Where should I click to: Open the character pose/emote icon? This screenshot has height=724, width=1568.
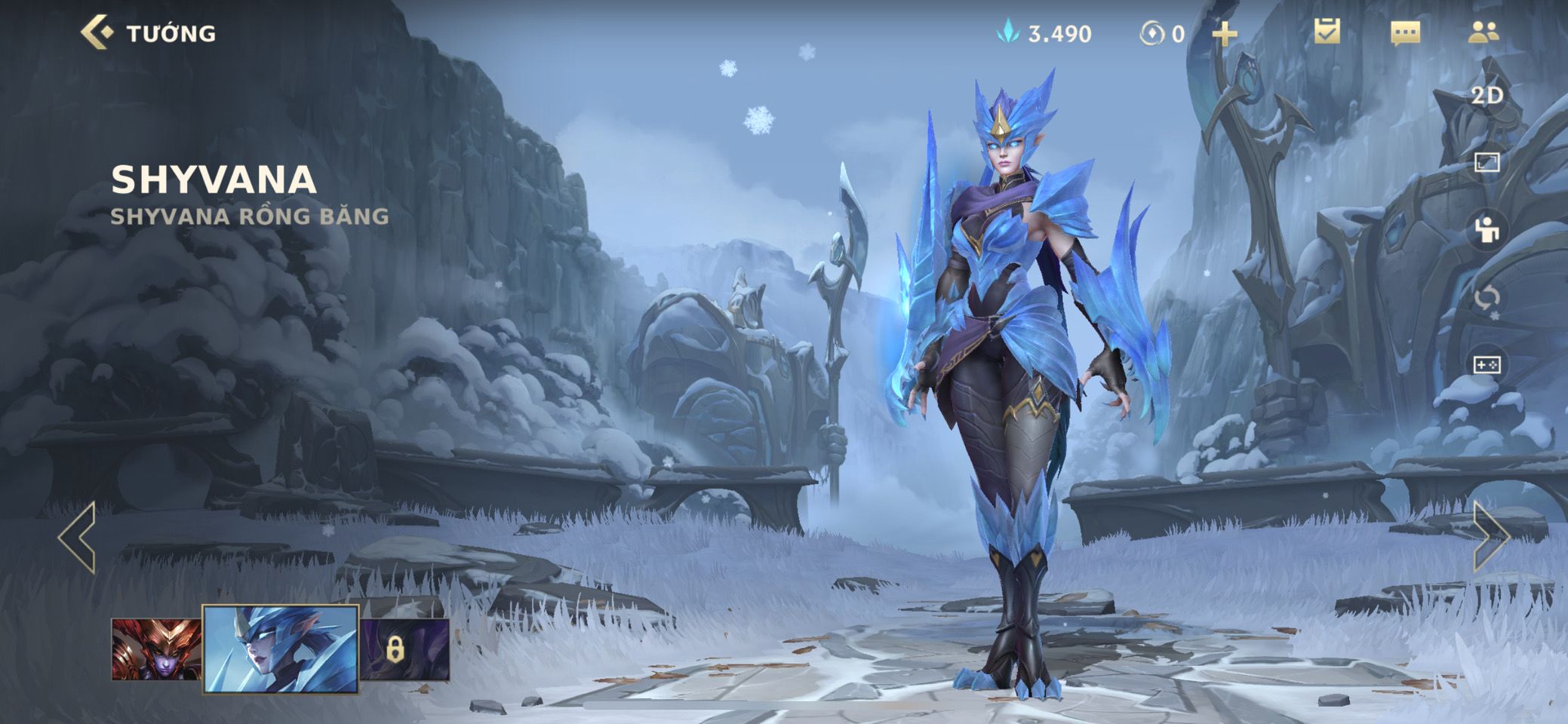[1487, 230]
